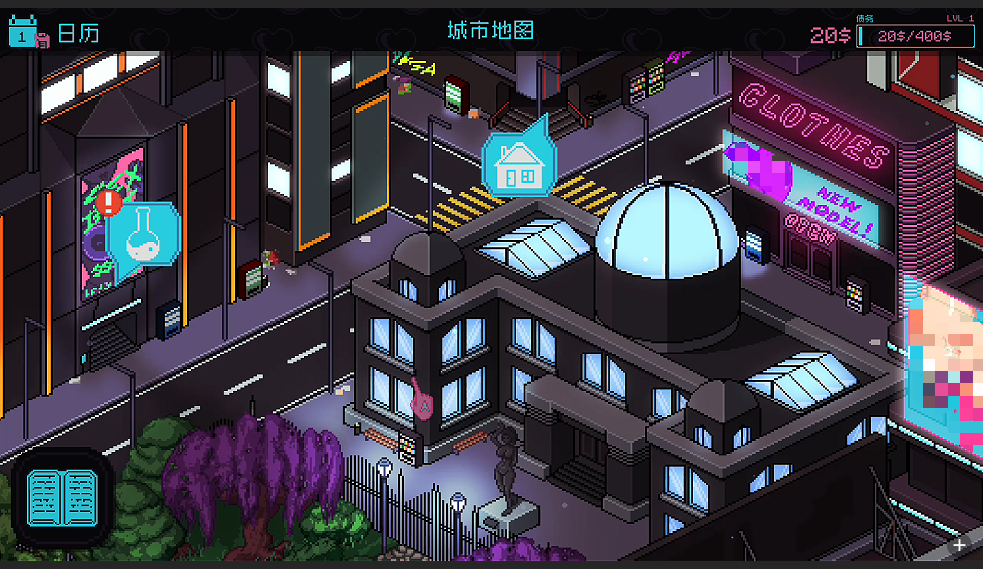Open the calendar (日历) button
Screen dimensions: 983x569
[x=54, y=33]
